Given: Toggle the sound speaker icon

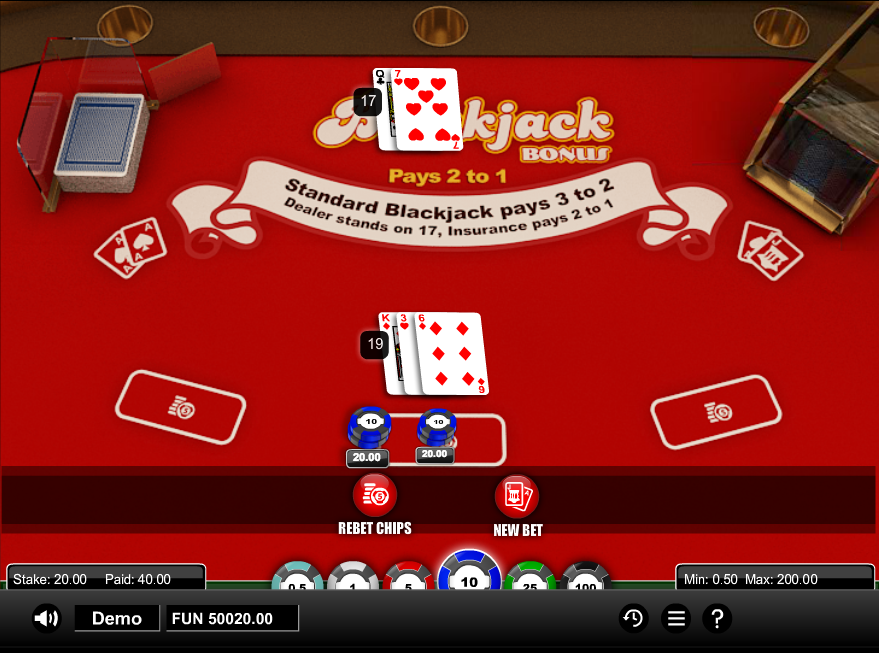Looking at the screenshot, I should [x=46, y=619].
